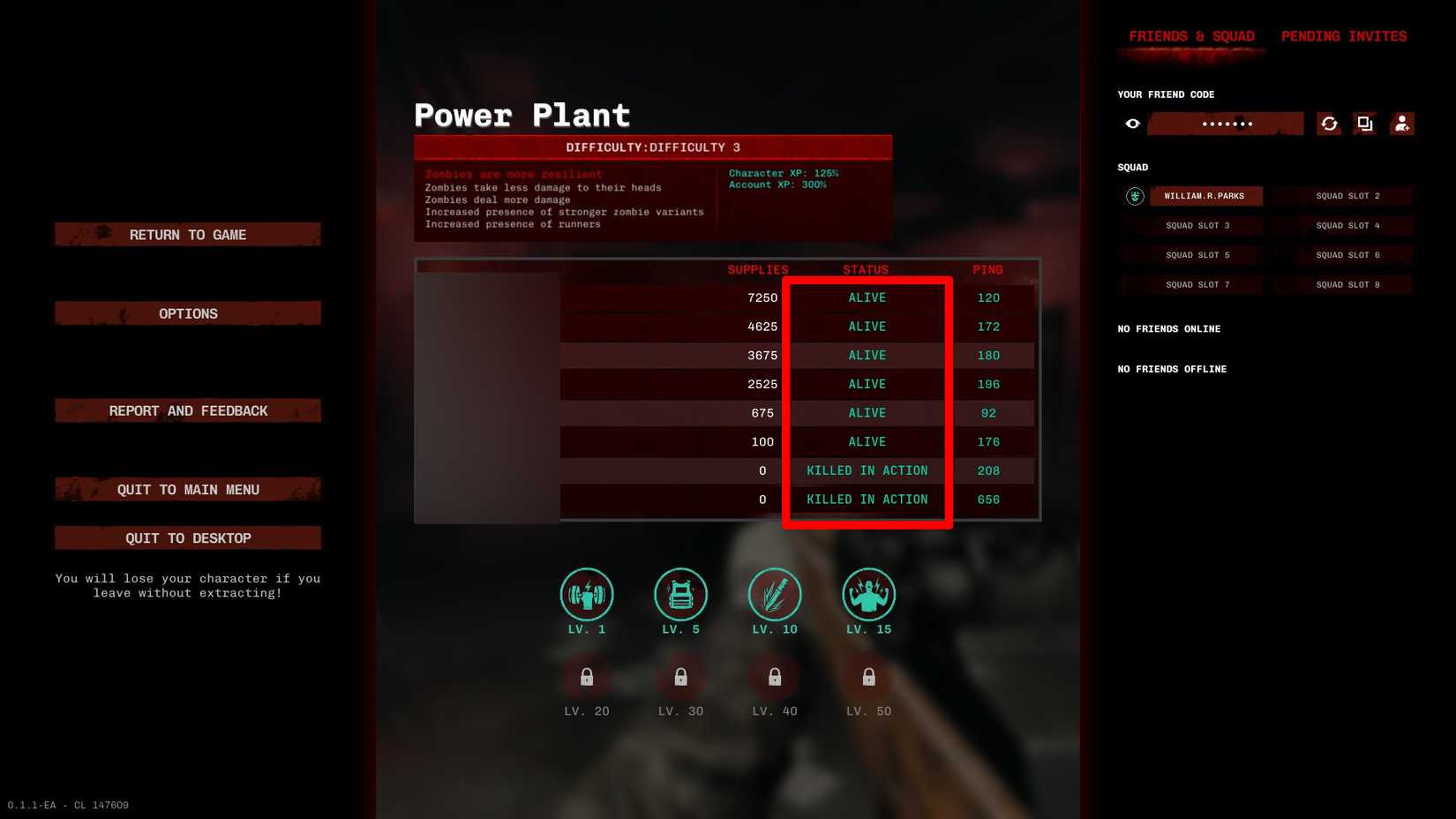Reveal the hidden friend code dots
The height and width of the screenshot is (819, 1456).
pyautogui.click(x=1227, y=124)
